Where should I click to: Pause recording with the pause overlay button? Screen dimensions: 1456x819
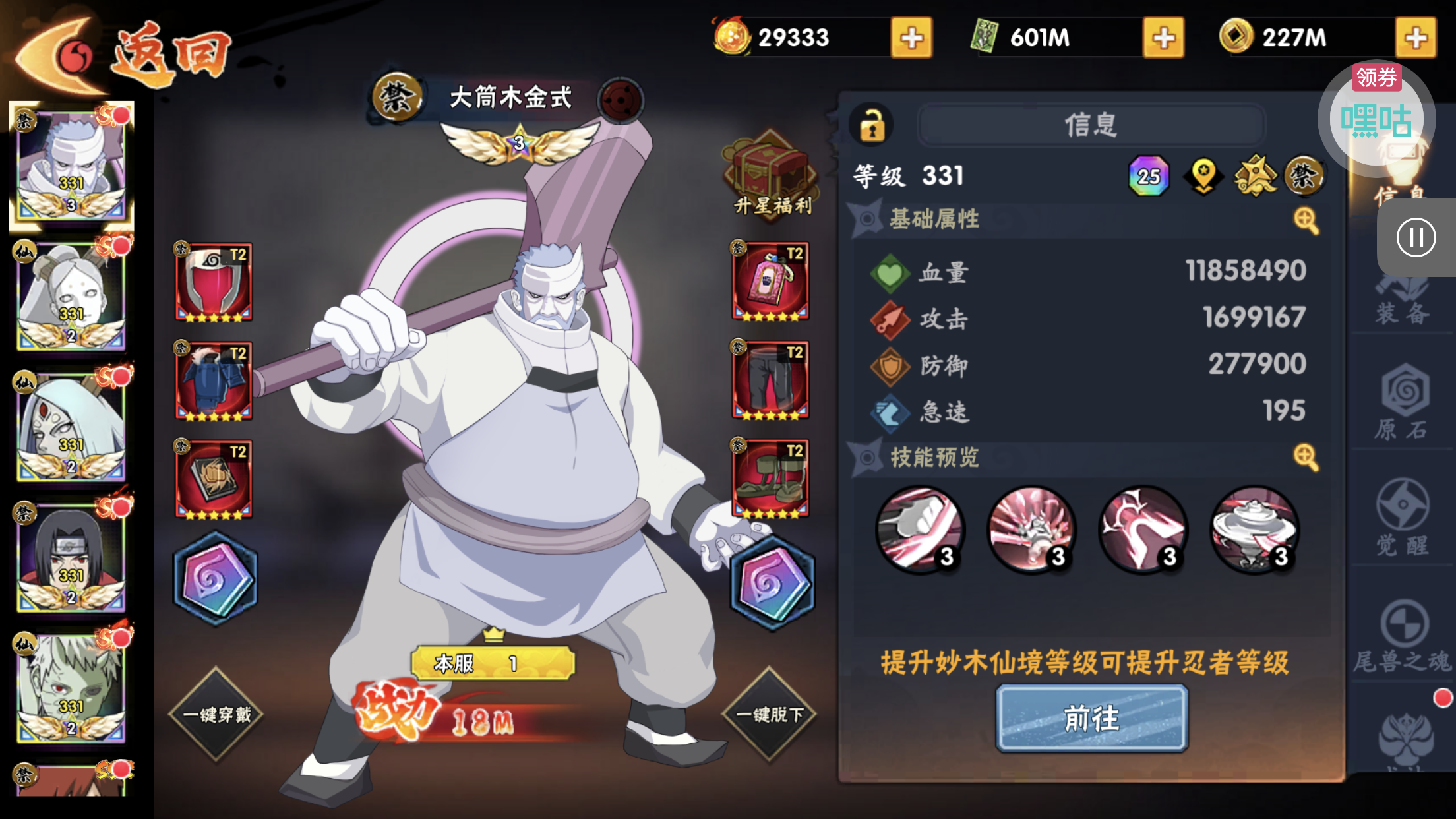[x=1416, y=237]
